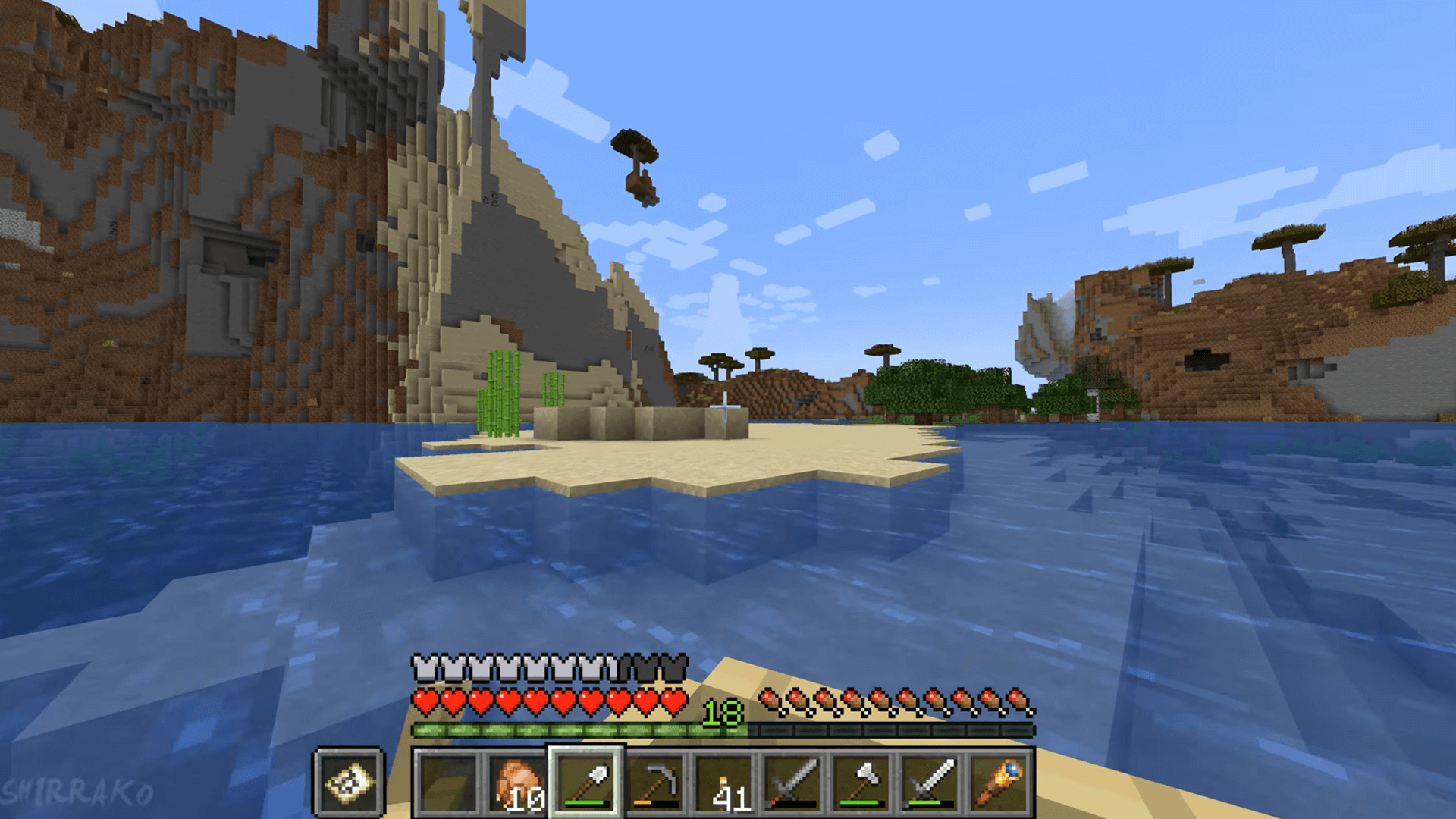Click the half-armor icon on the right
The width and height of the screenshot is (1456, 819).
click(x=616, y=667)
